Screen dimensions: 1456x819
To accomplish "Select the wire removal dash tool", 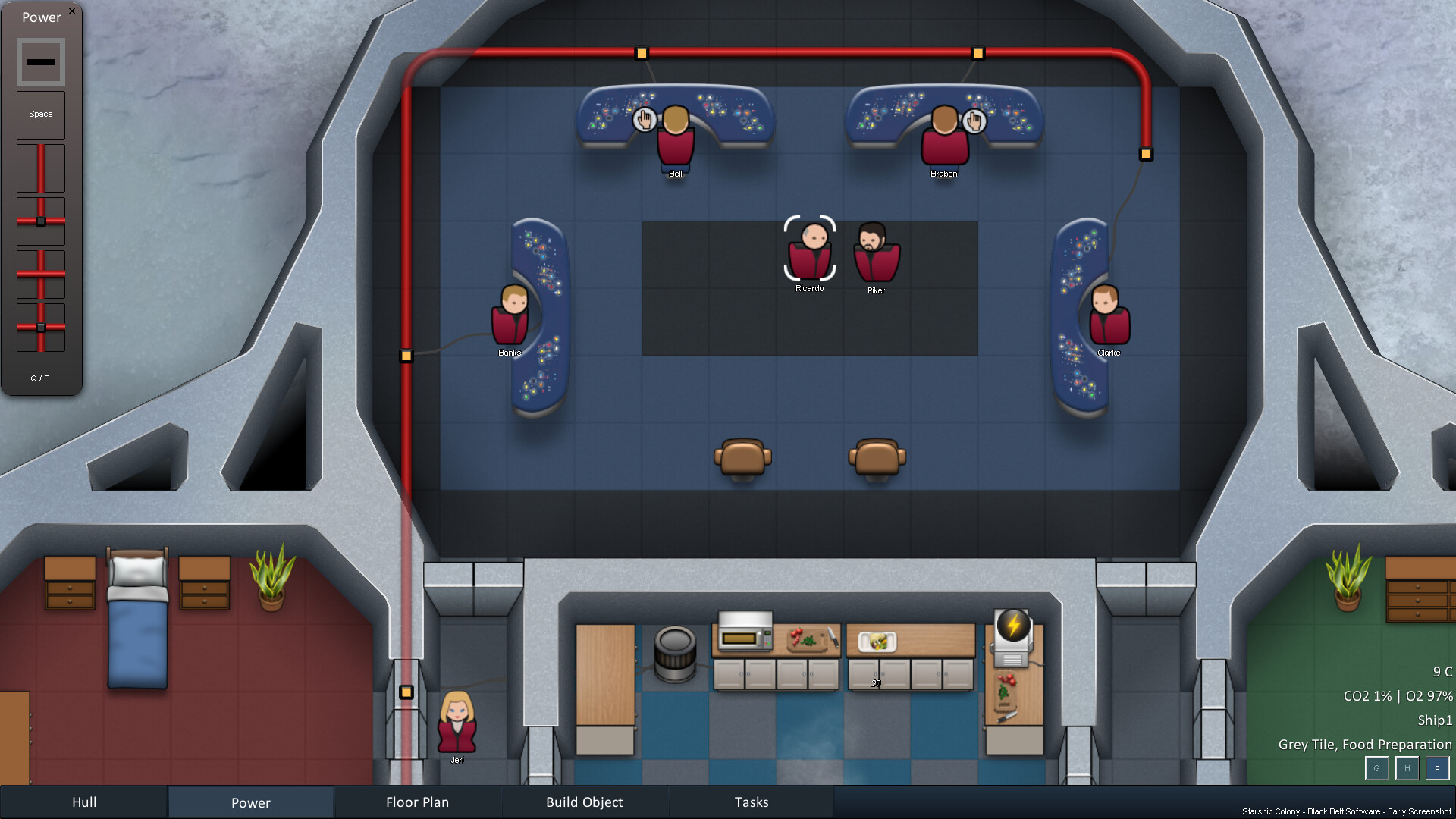I will (x=41, y=61).
